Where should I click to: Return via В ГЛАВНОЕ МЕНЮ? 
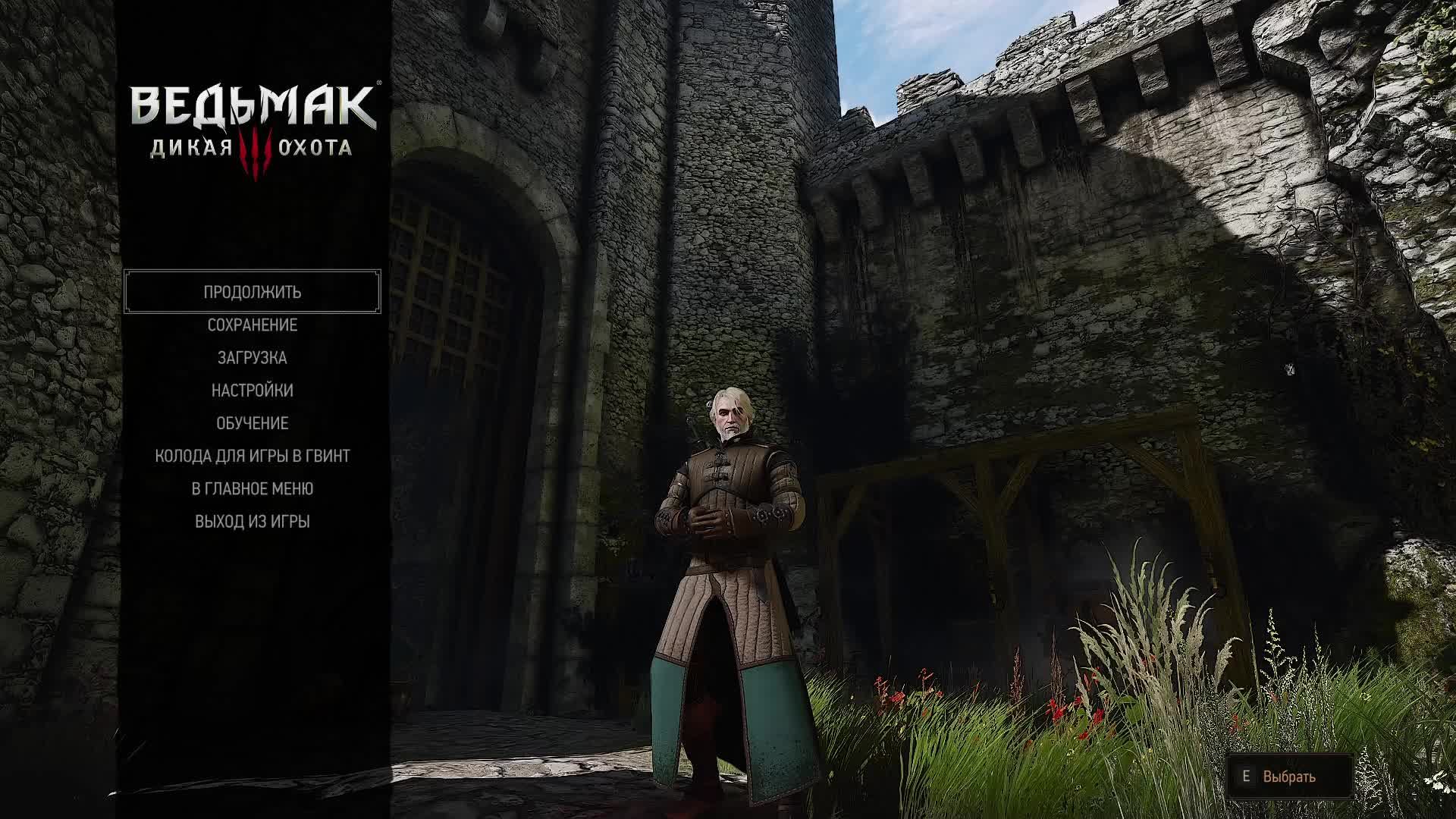(x=253, y=488)
